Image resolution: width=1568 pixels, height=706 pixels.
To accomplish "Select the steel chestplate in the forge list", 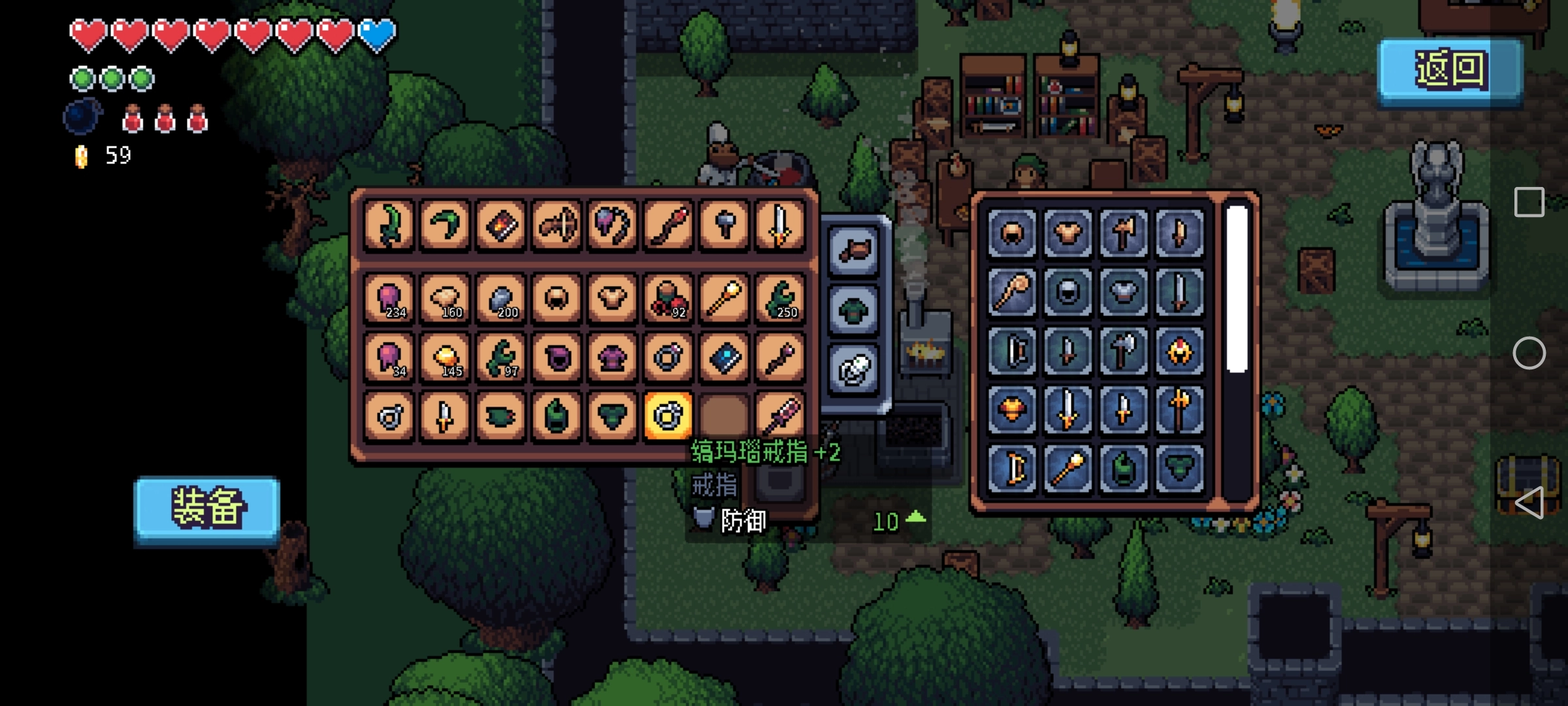I will pos(1123,292).
